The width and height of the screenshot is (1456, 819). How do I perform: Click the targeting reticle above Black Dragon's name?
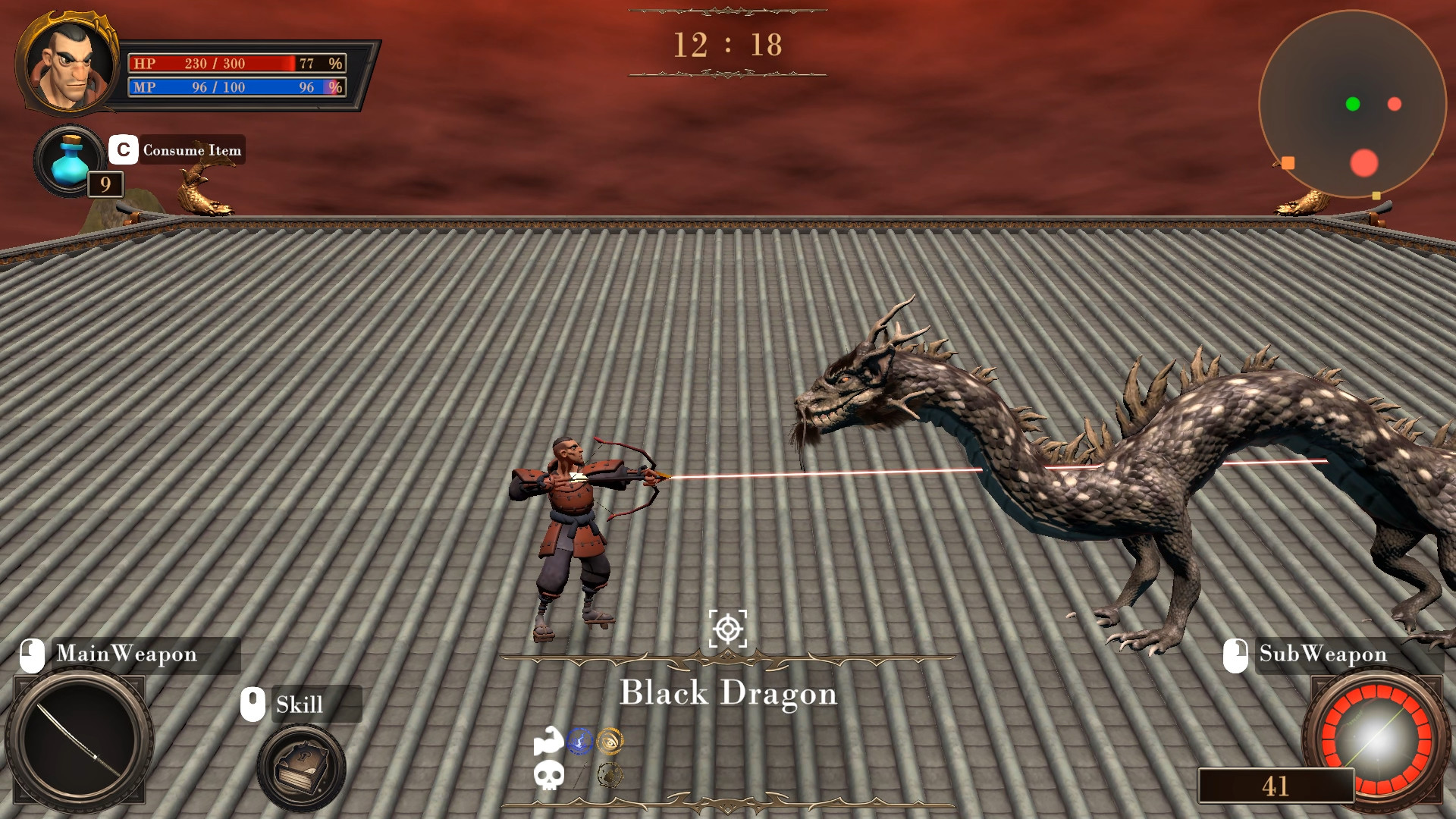click(x=729, y=628)
